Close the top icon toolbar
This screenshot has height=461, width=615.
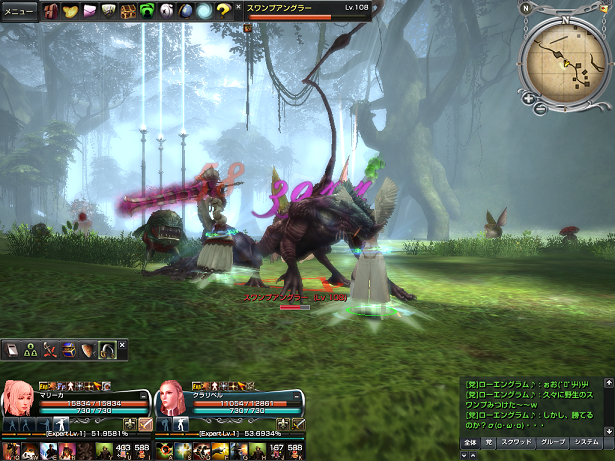238,7
